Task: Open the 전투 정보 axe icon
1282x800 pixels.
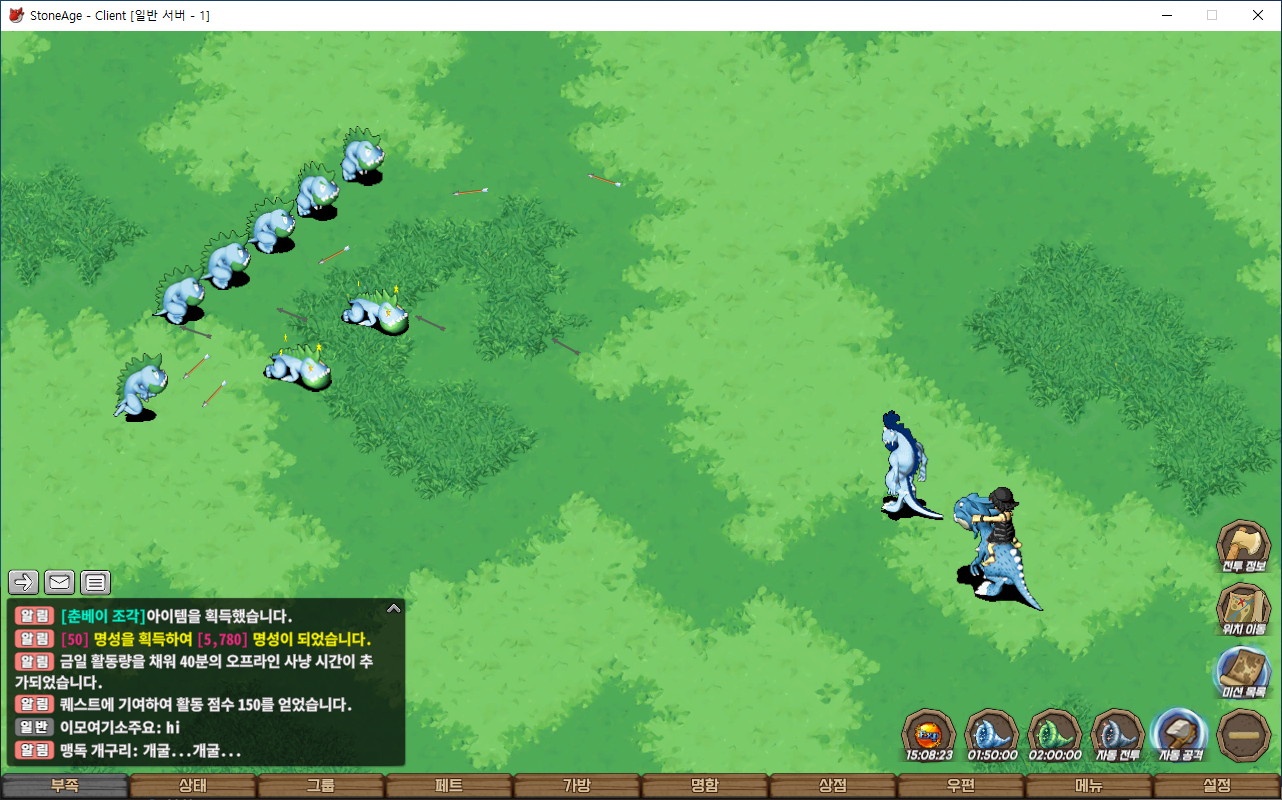Action: tap(1243, 546)
